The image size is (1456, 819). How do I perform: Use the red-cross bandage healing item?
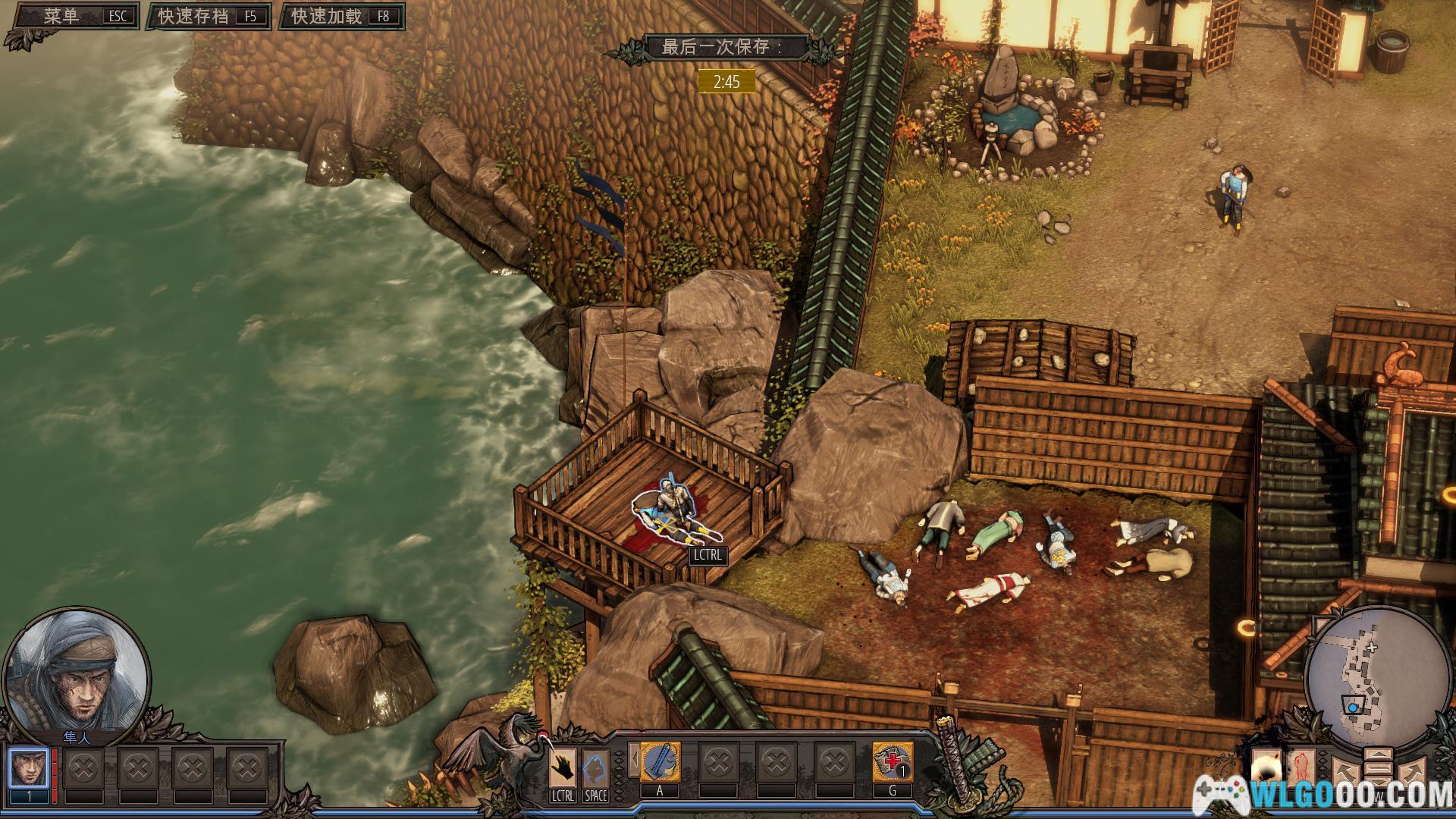[x=893, y=762]
